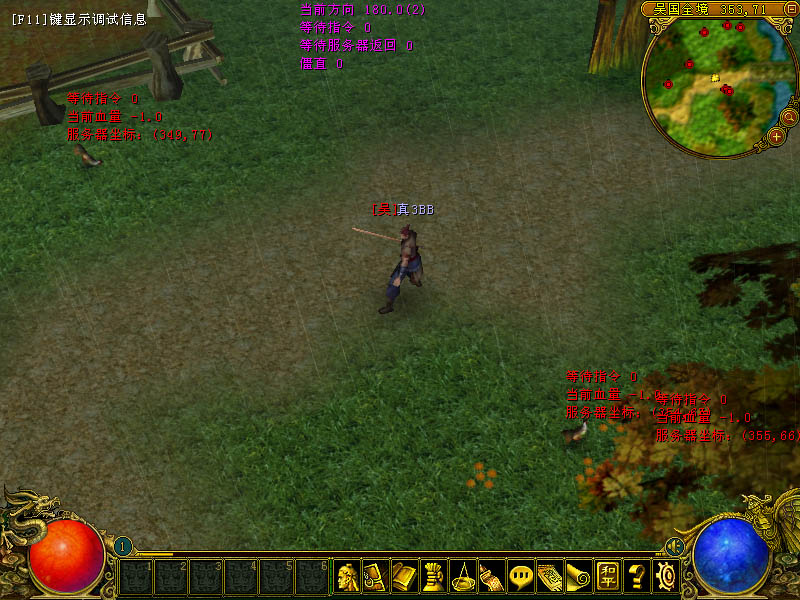800x600 pixels.
Task: Open the tied money sack icon
Action: coord(433,576)
